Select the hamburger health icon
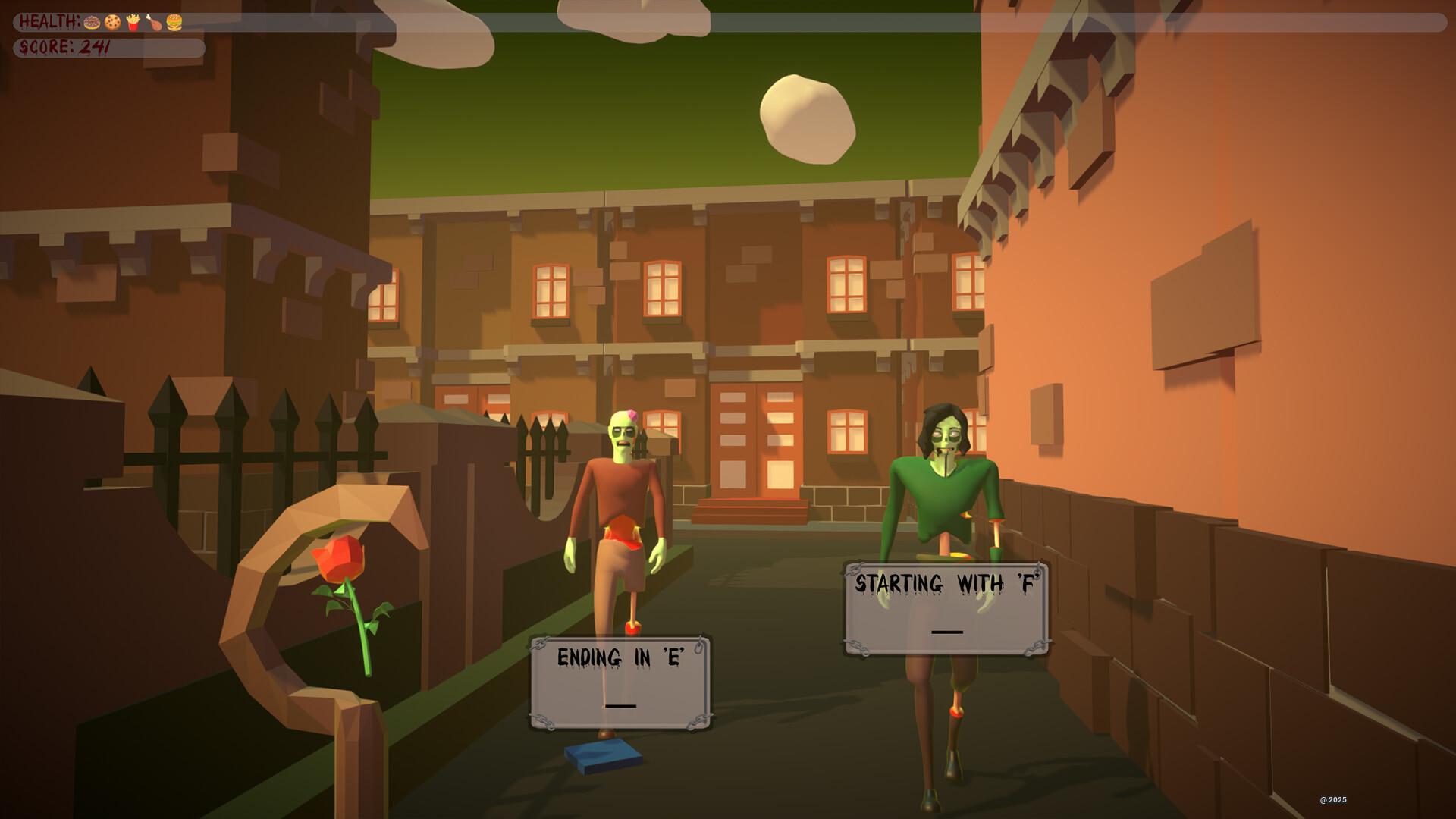This screenshot has height=819, width=1456. tap(174, 22)
